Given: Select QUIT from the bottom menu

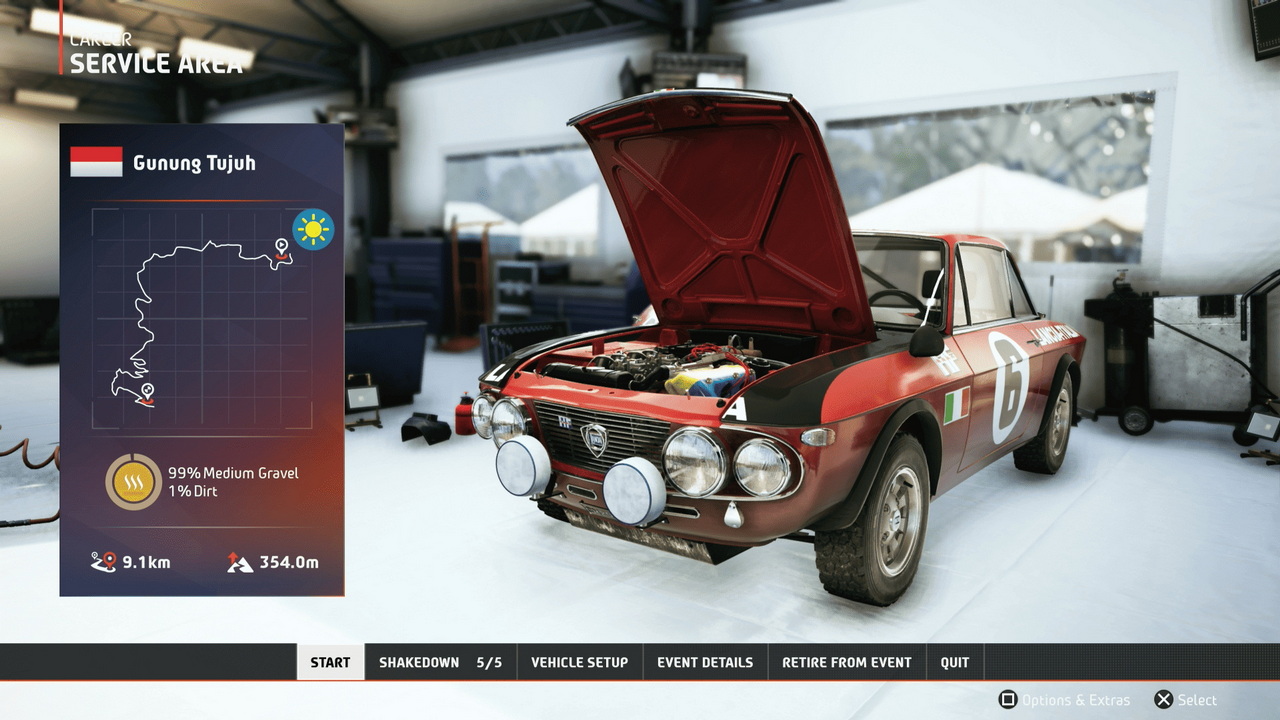Looking at the screenshot, I should (x=955, y=662).
